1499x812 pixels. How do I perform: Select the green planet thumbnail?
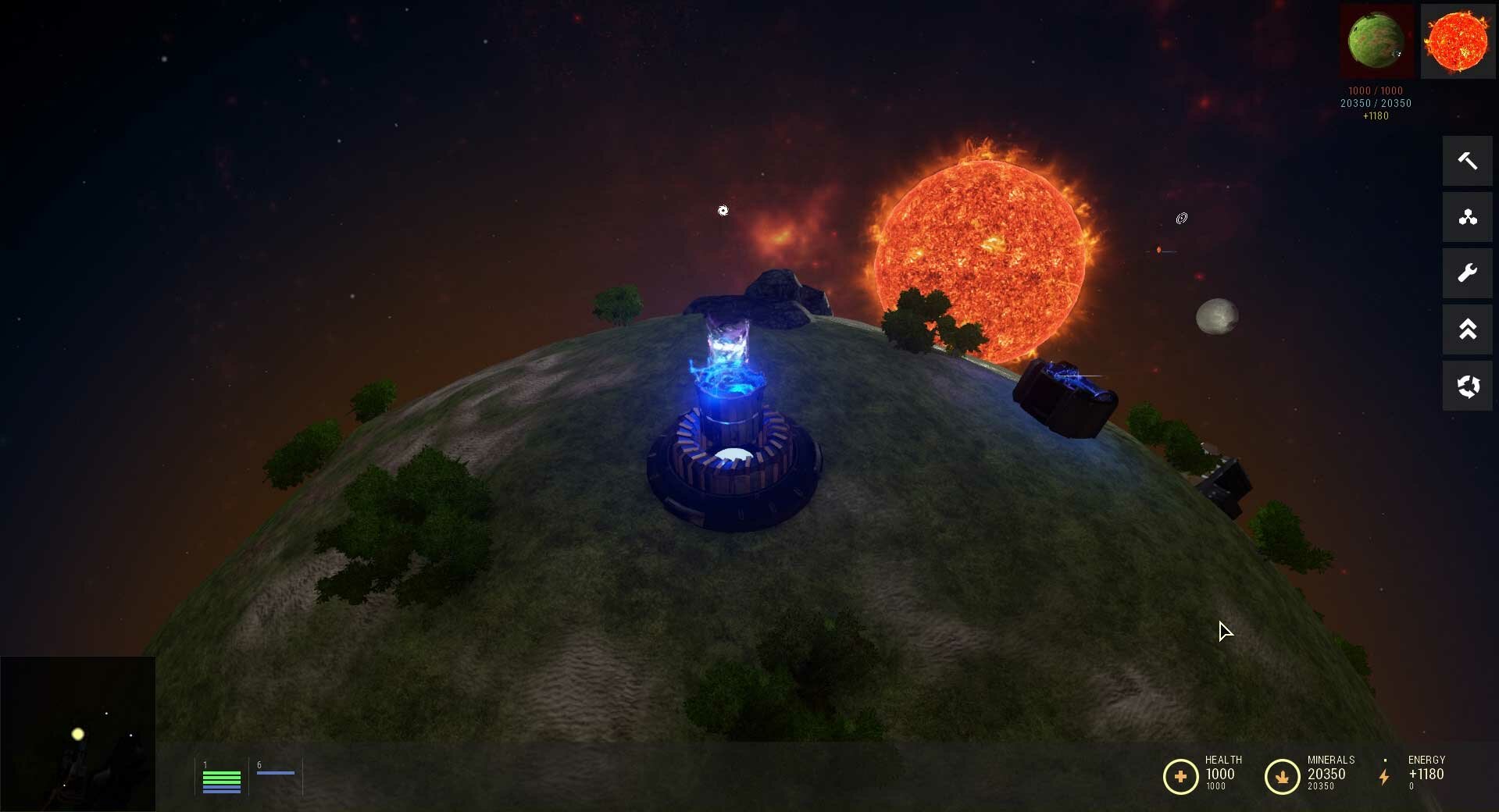[x=1376, y=41]
